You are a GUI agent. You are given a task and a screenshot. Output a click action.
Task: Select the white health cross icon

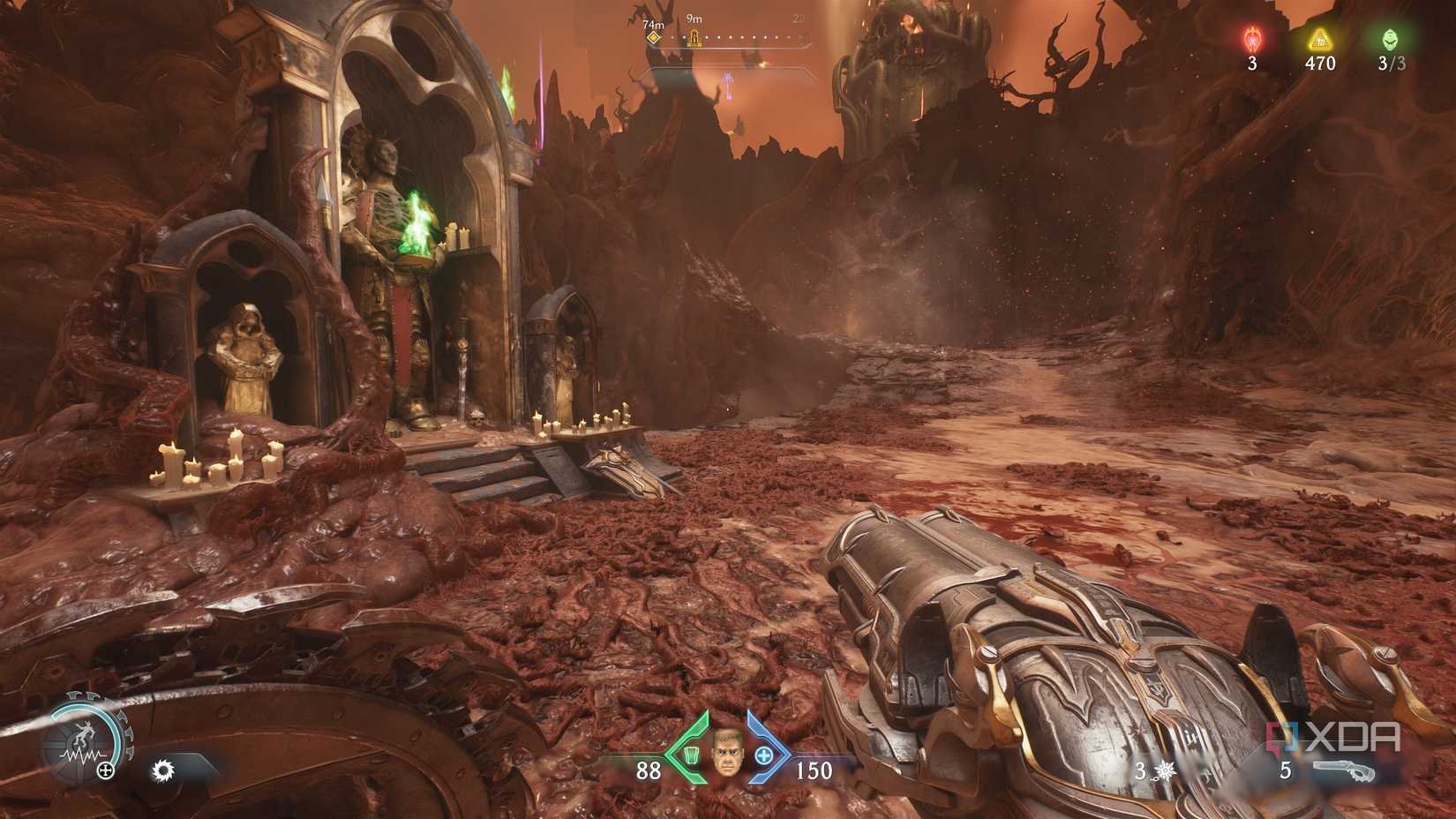pyautogui.click(x=105, y=770)
